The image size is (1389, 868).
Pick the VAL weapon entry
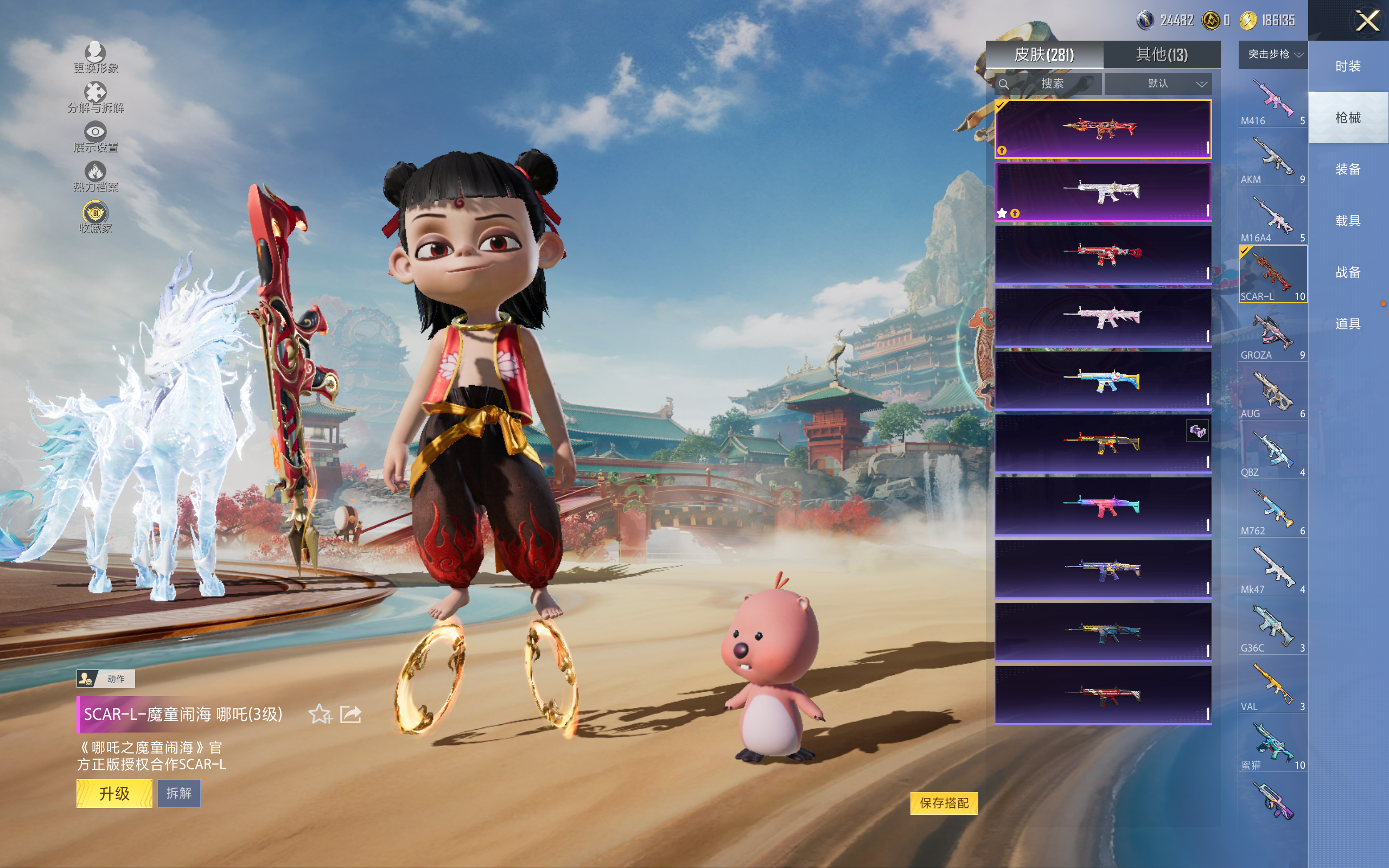coord(1272,687)
